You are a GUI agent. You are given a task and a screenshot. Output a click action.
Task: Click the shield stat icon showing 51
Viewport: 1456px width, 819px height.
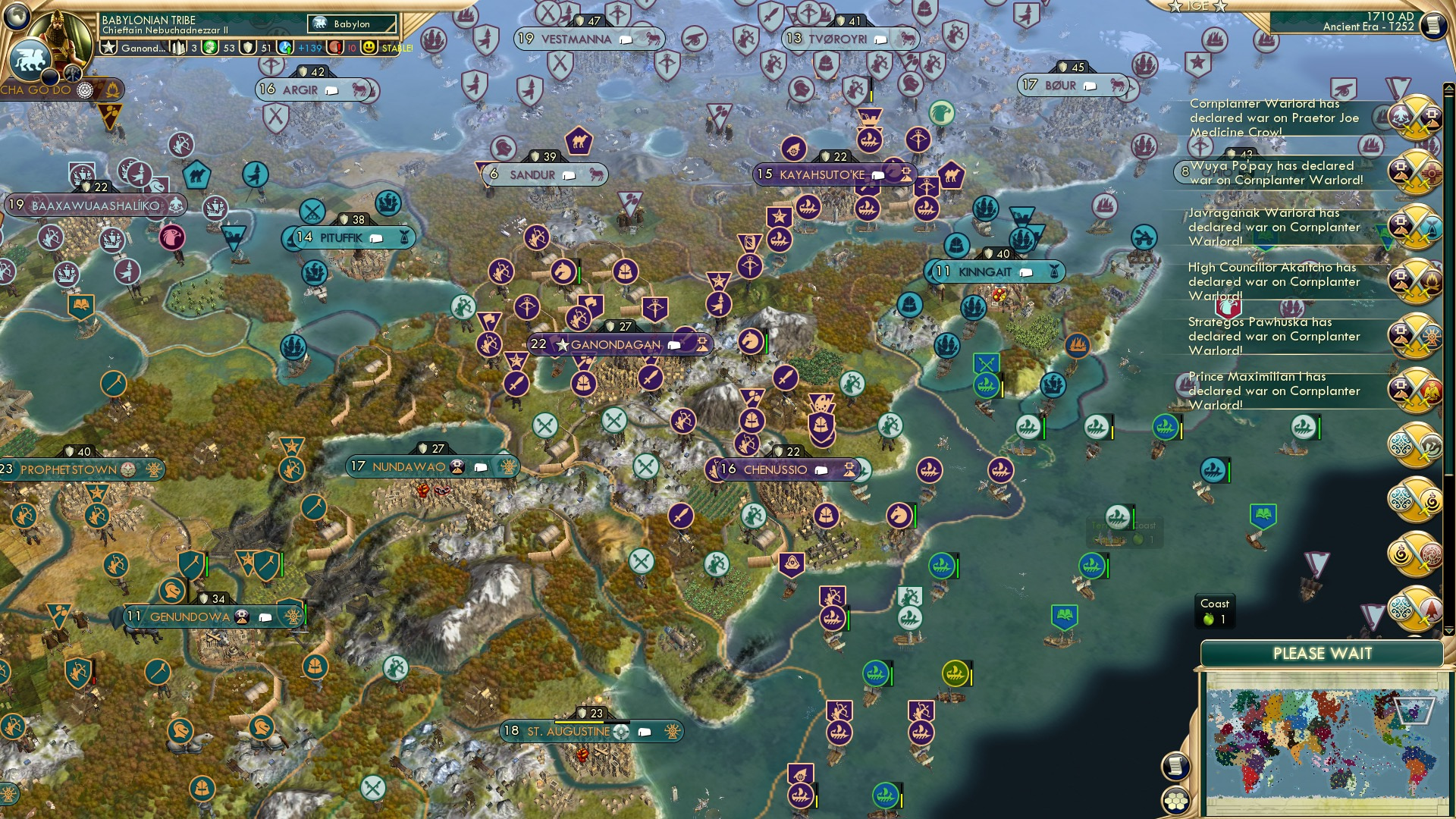coord(249,47)
